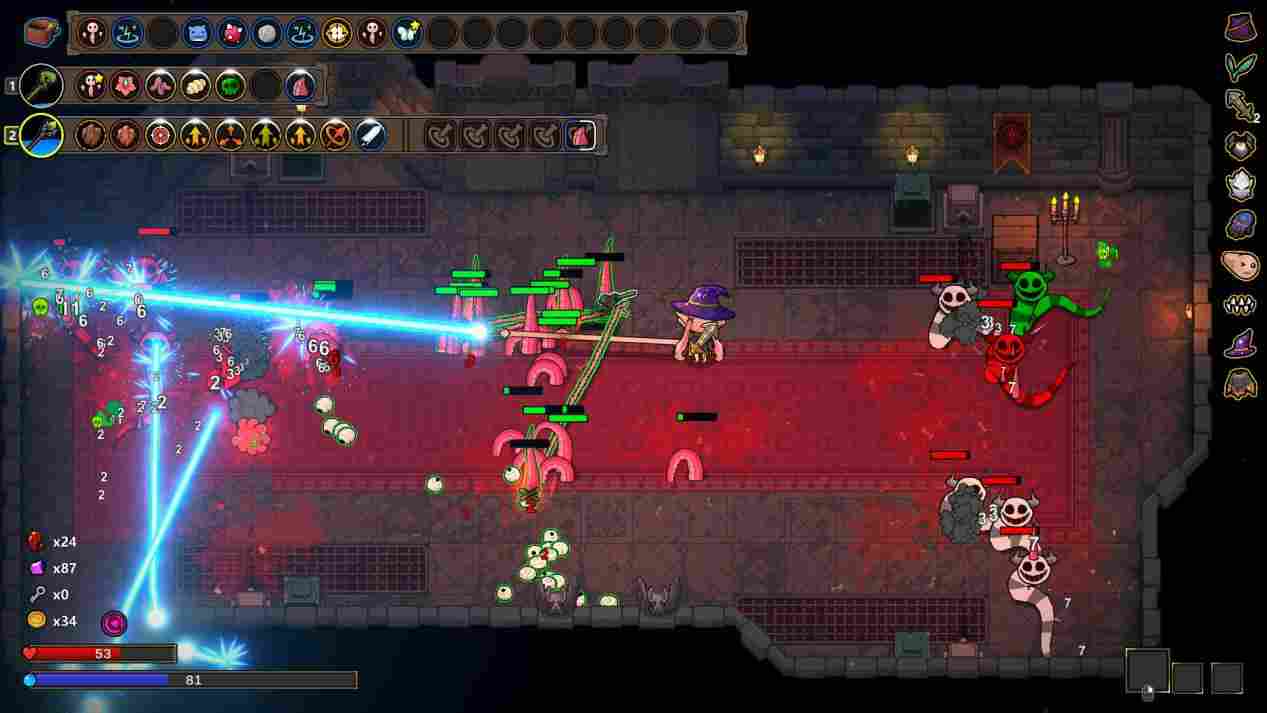Click the white fangs teeth relic
The height and width of the screenshot is (713, 1267).
1241,305
